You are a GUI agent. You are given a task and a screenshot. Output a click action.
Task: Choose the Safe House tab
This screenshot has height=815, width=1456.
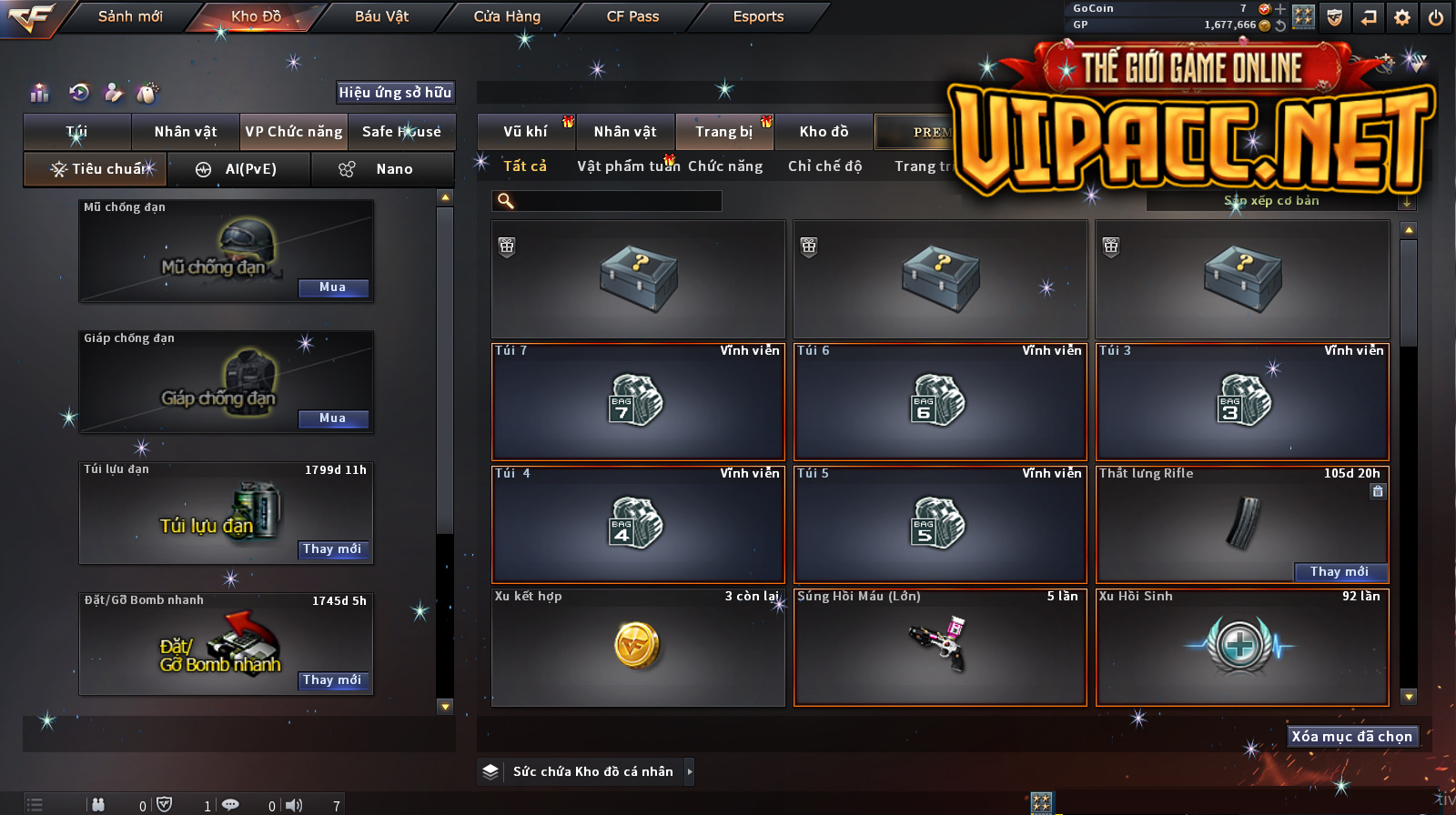(401, 132)
